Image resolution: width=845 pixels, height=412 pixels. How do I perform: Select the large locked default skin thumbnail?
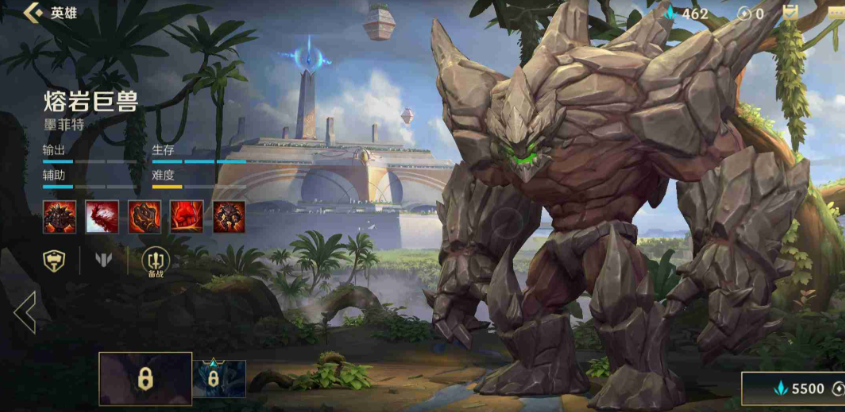[x=145, y=379]
